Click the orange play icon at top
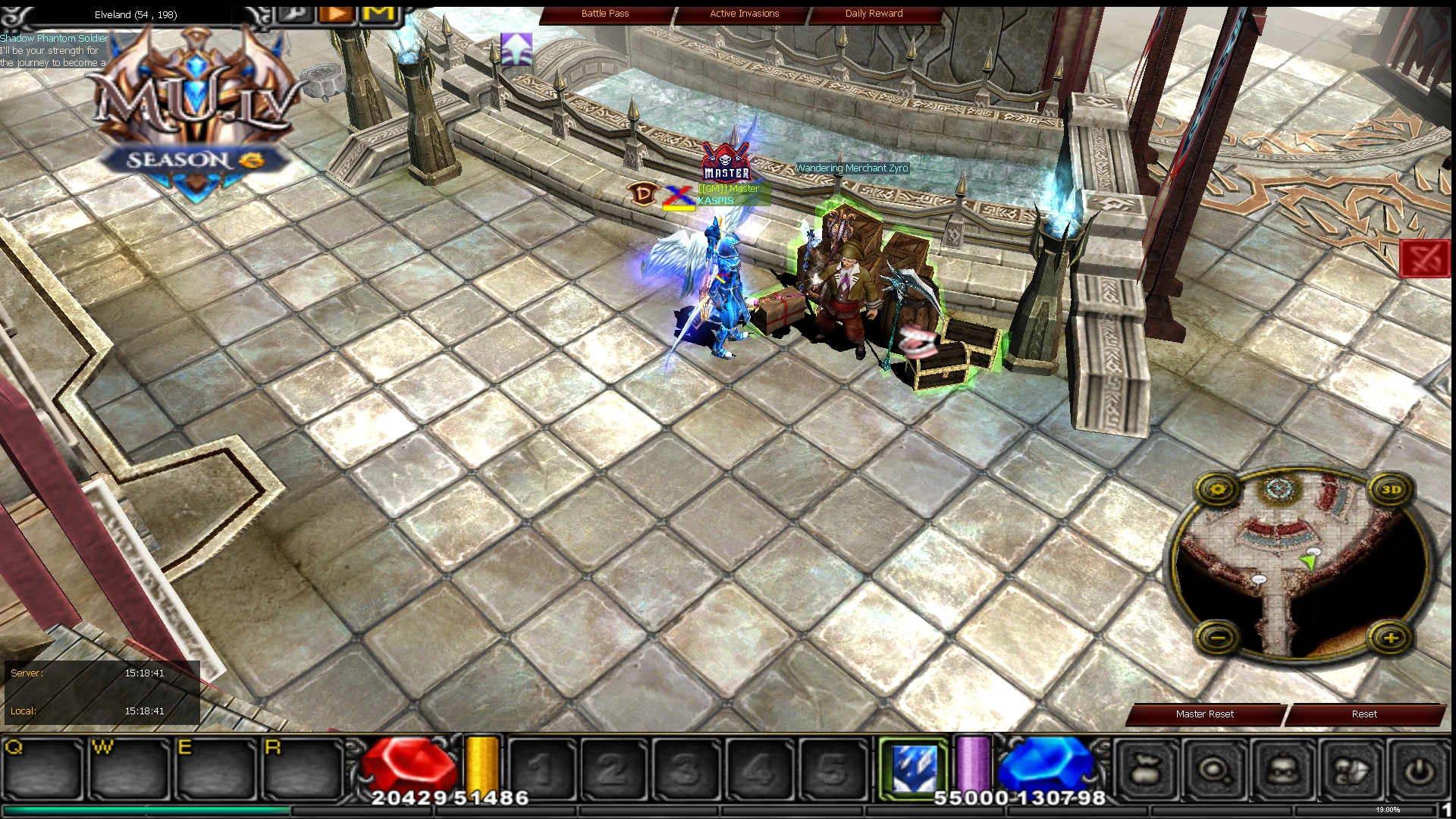1456x819 pixels. pyautogui.click(x=336, y=14)
